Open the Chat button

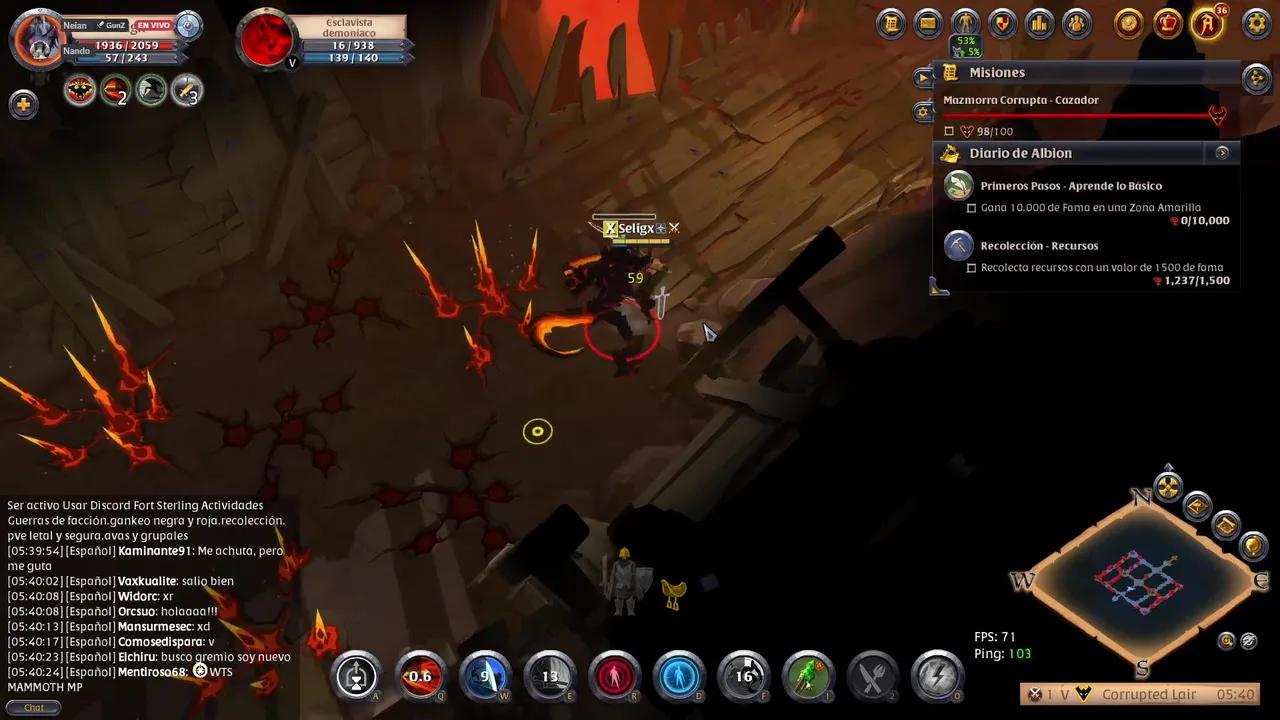(x=34, y=707)
